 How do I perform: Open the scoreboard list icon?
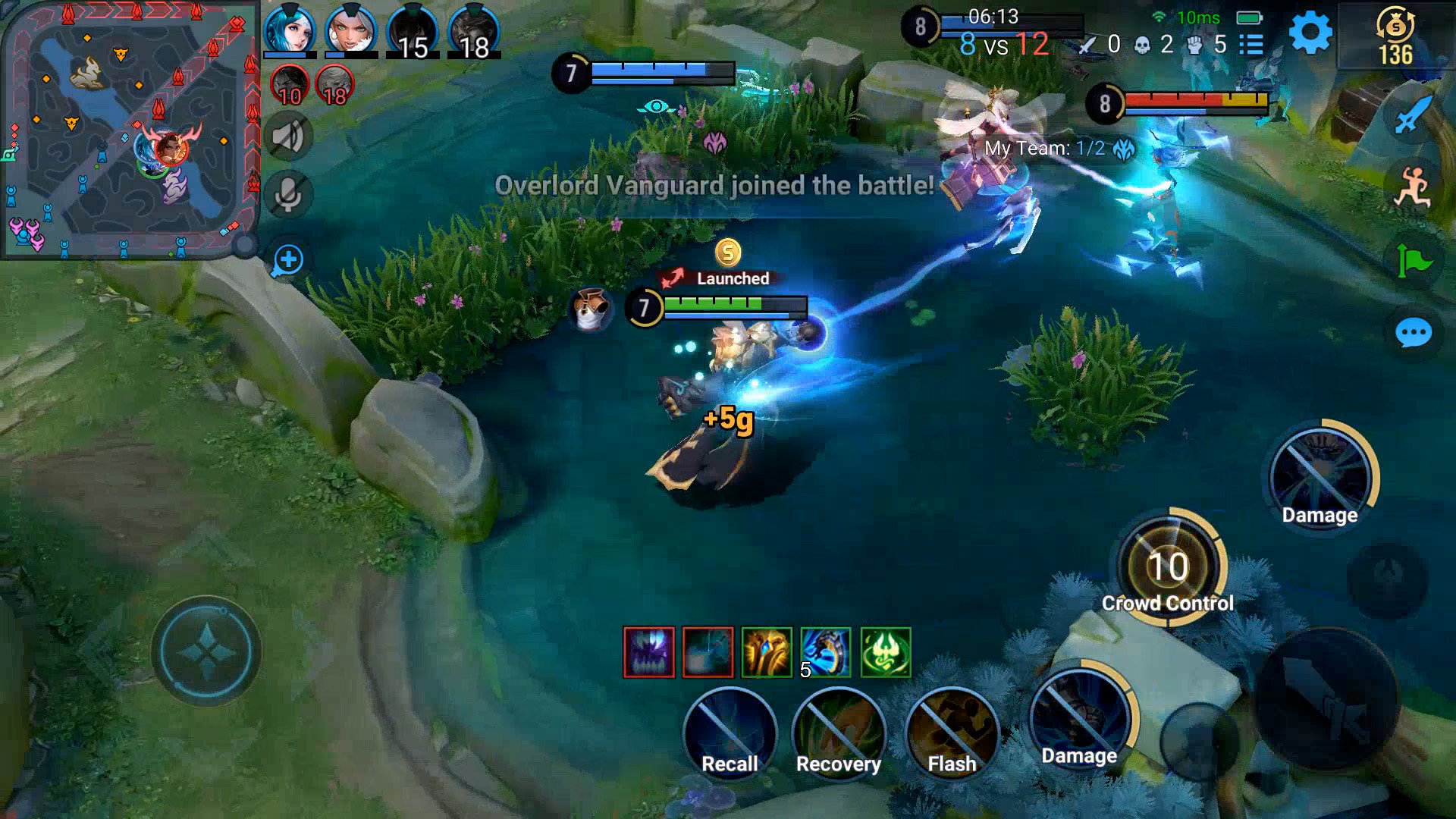[1251, 45]
